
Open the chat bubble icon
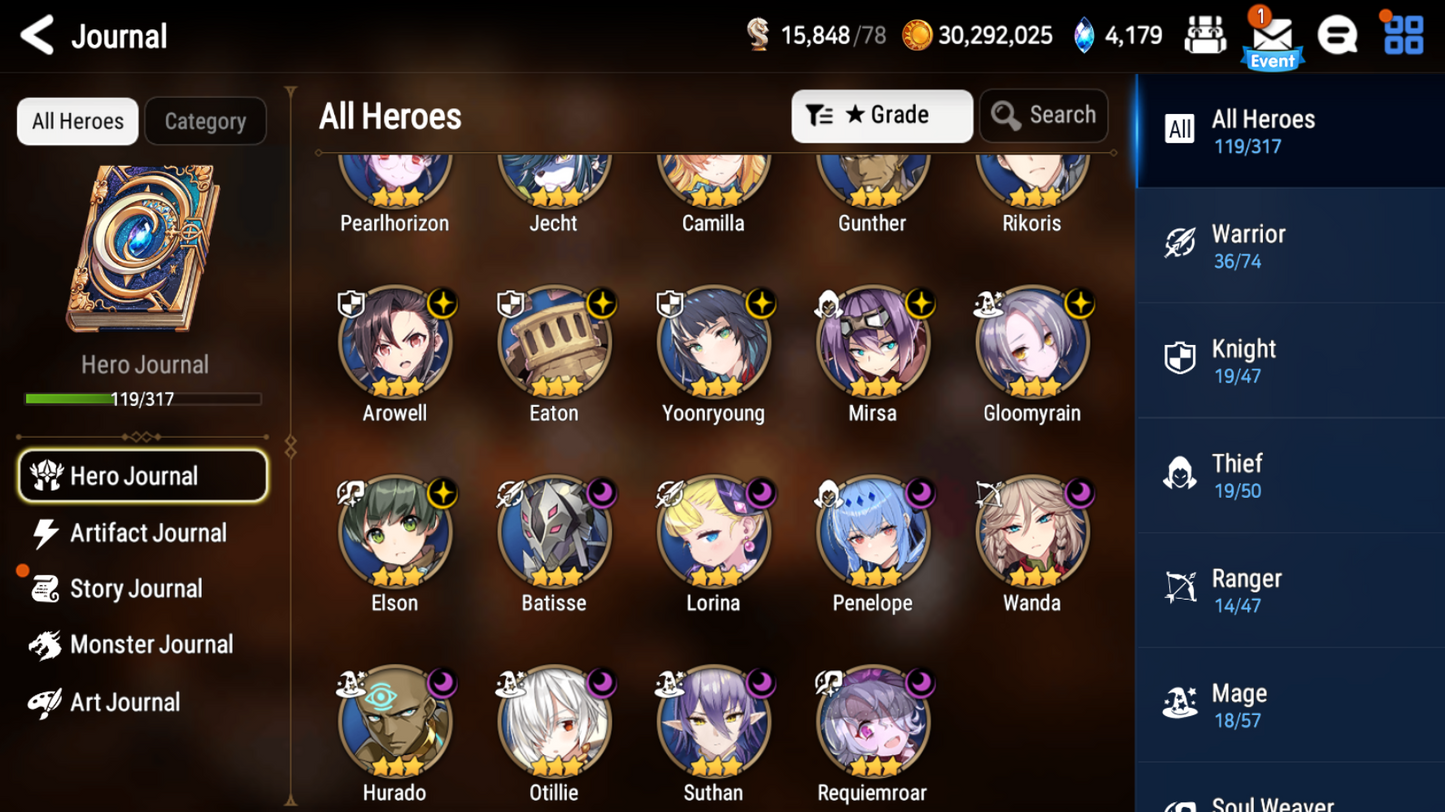click(x=1337, y=36)
